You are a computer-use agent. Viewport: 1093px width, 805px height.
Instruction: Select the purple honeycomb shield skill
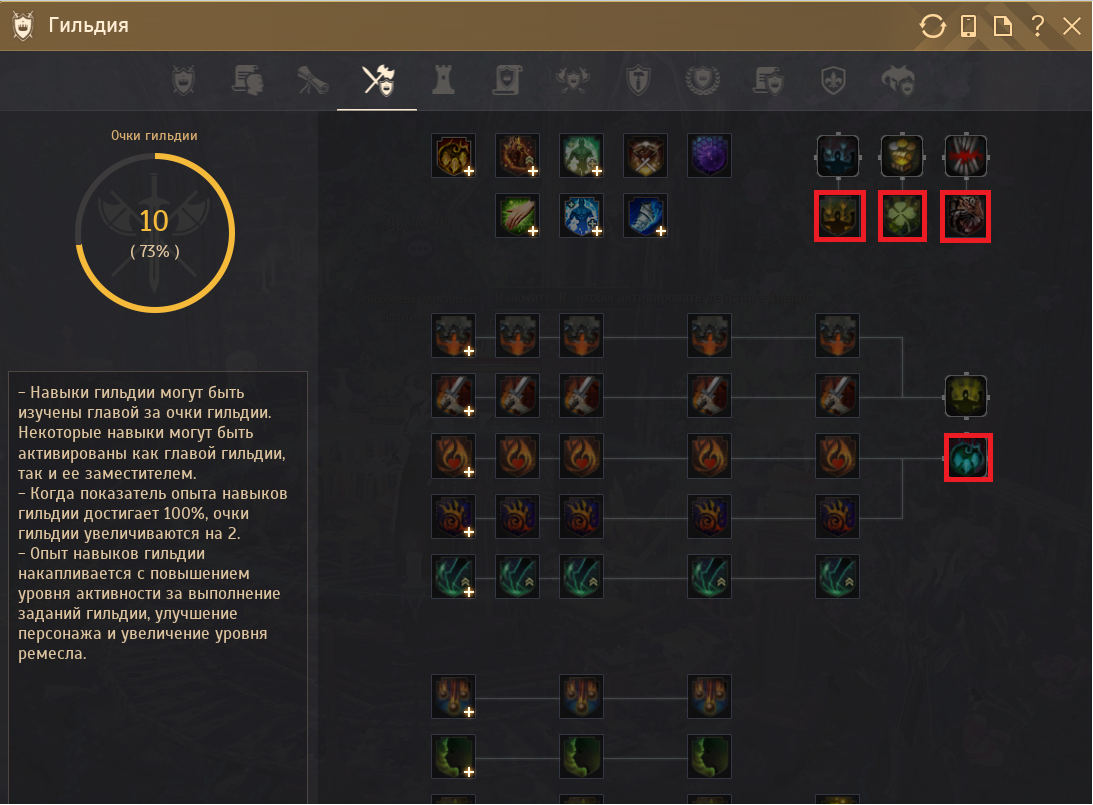(709, 155)
